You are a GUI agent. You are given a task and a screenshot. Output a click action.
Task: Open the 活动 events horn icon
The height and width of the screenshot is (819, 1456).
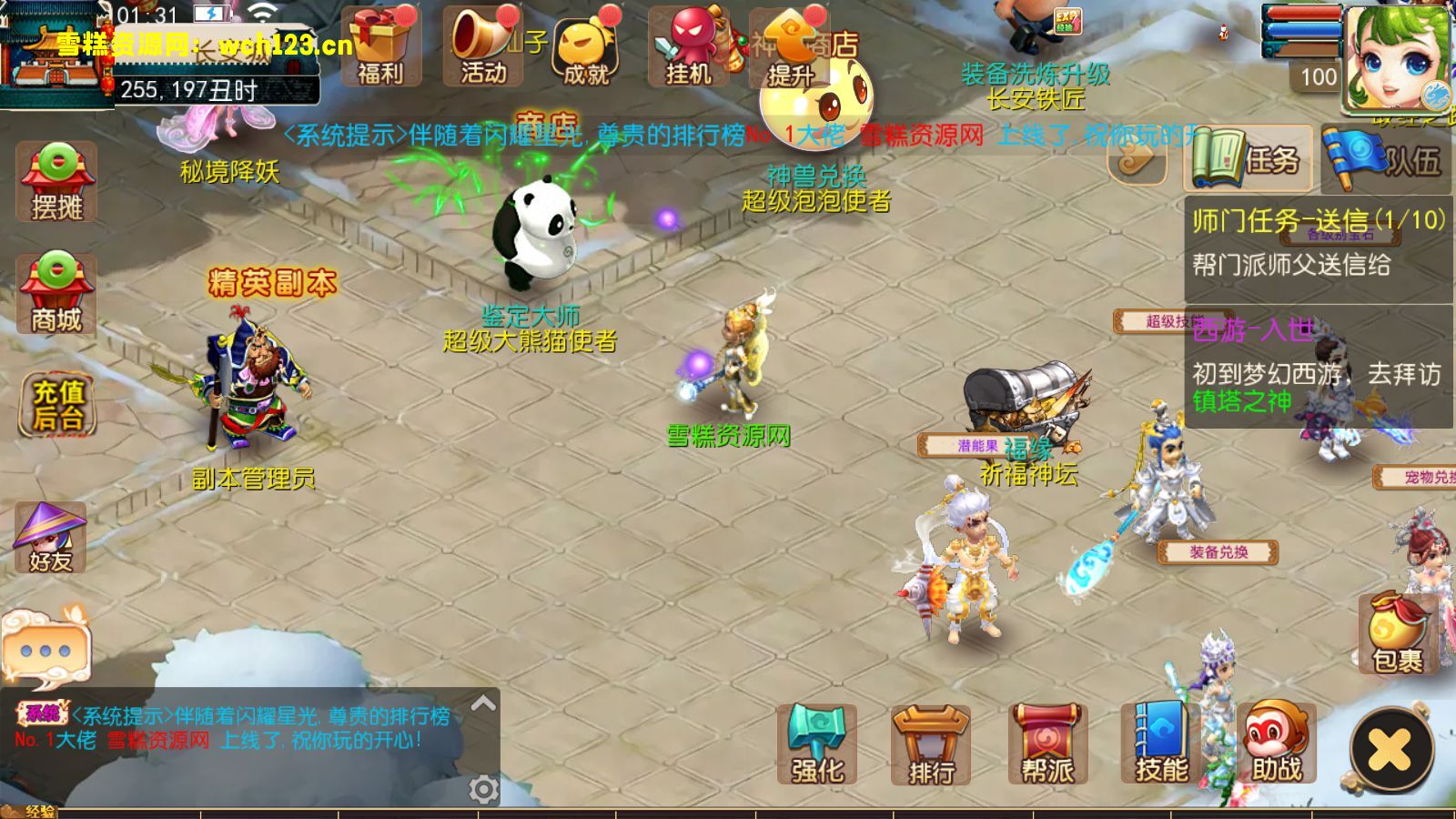pos(483,47)
